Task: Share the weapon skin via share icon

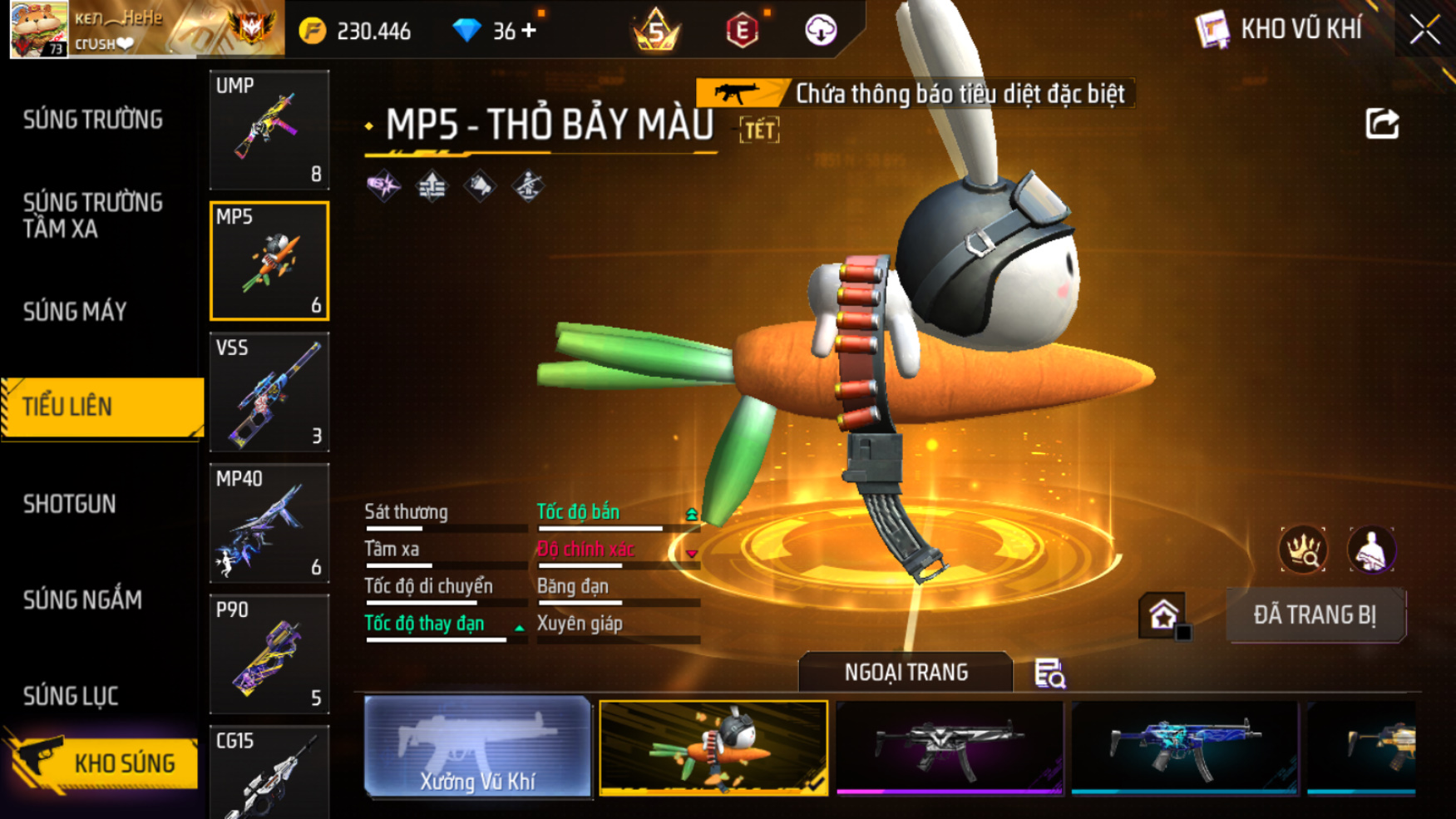Action: 1382,124
